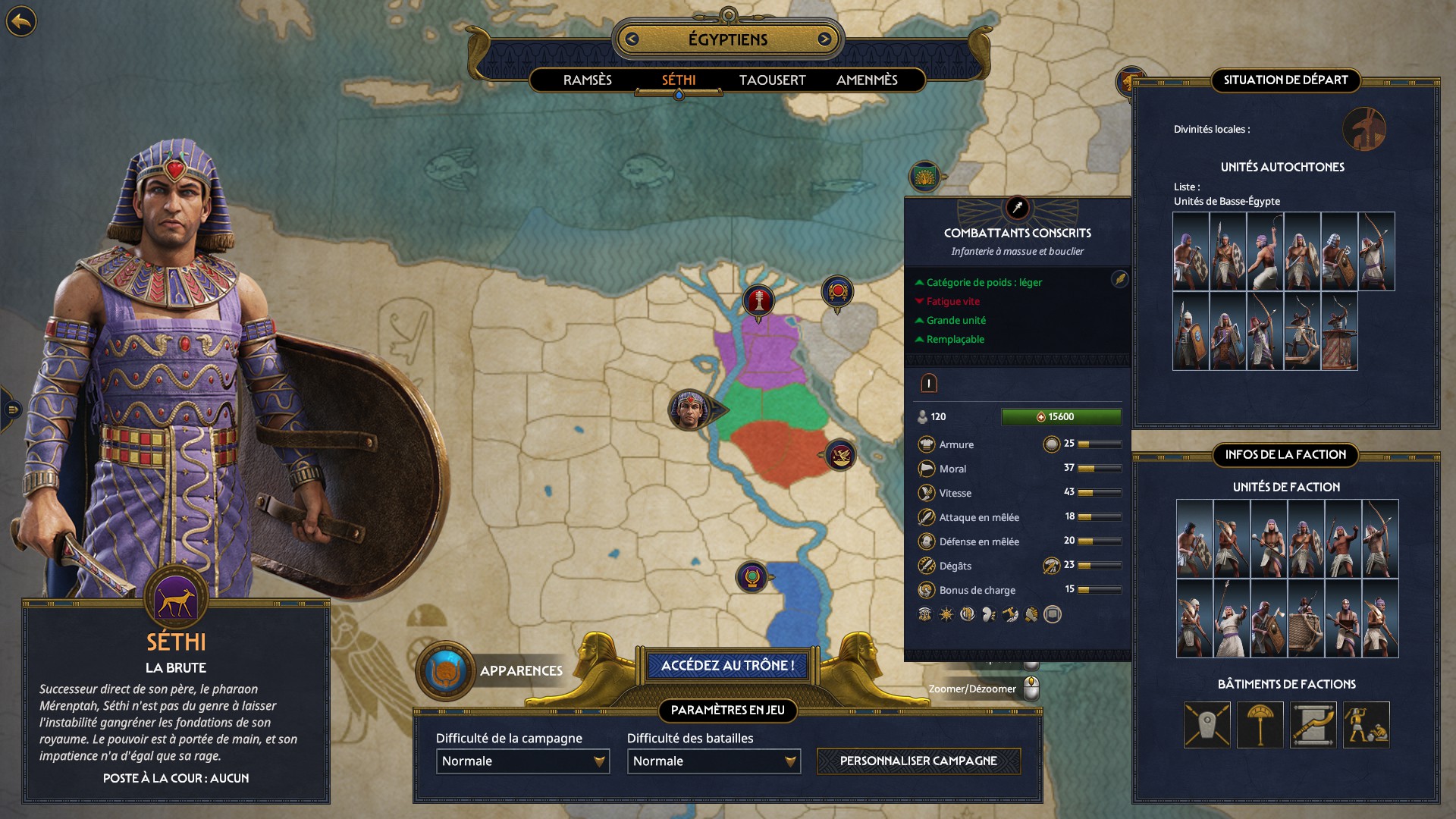This screenshot has width=1456, height=819.
Task: Open the Difficulté de la campagne dropdown
Action: click(x=522, y=761)
